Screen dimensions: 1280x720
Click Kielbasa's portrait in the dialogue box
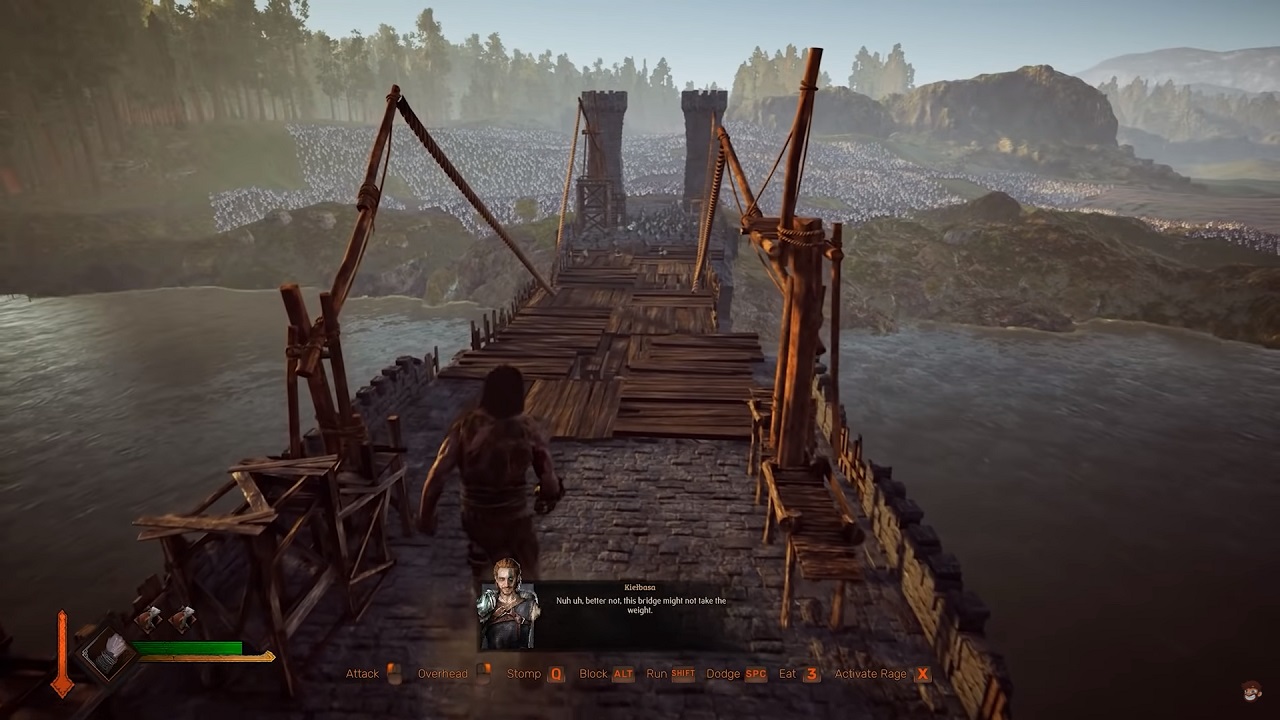(508, 614)
